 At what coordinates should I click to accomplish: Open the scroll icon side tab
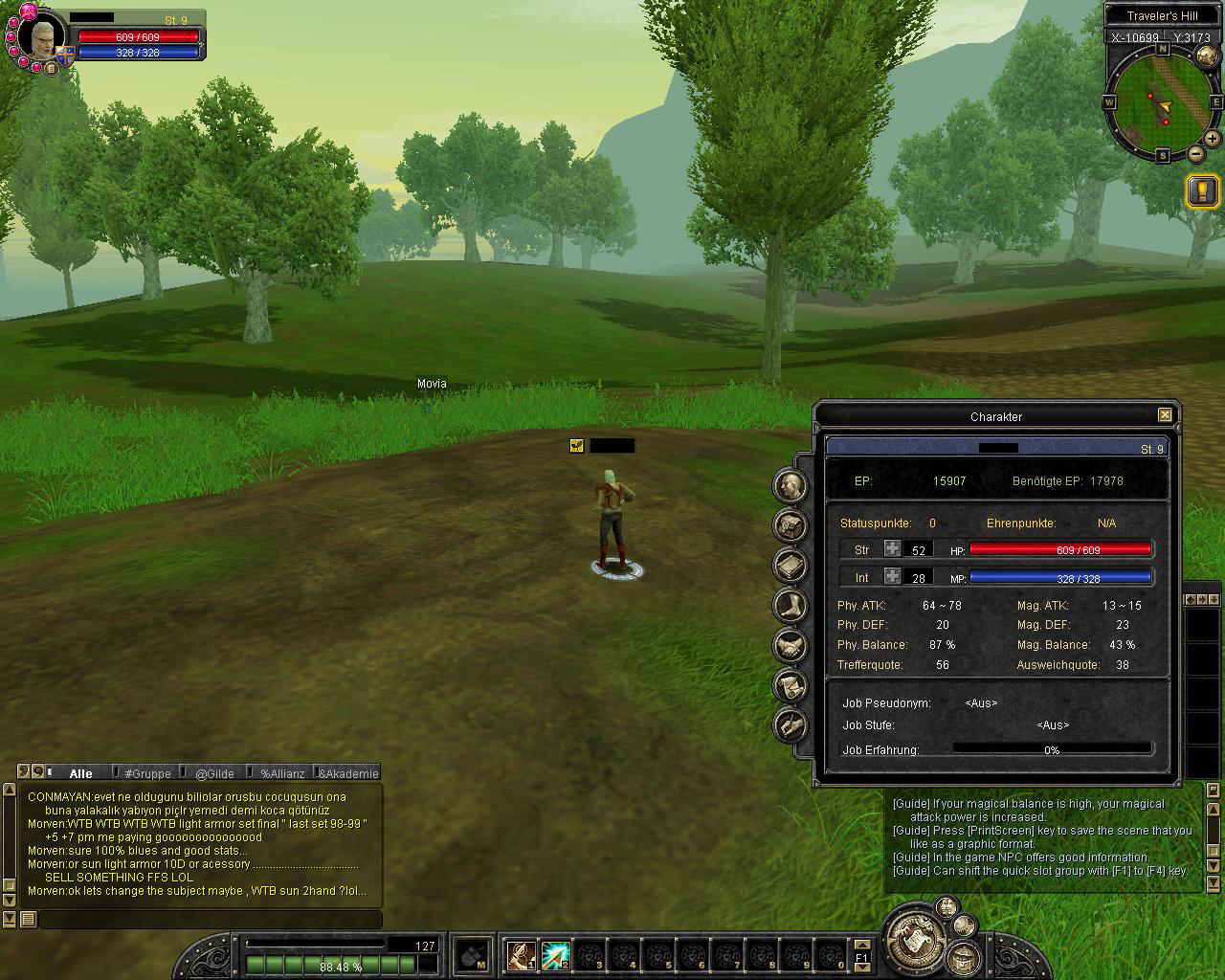790,686
